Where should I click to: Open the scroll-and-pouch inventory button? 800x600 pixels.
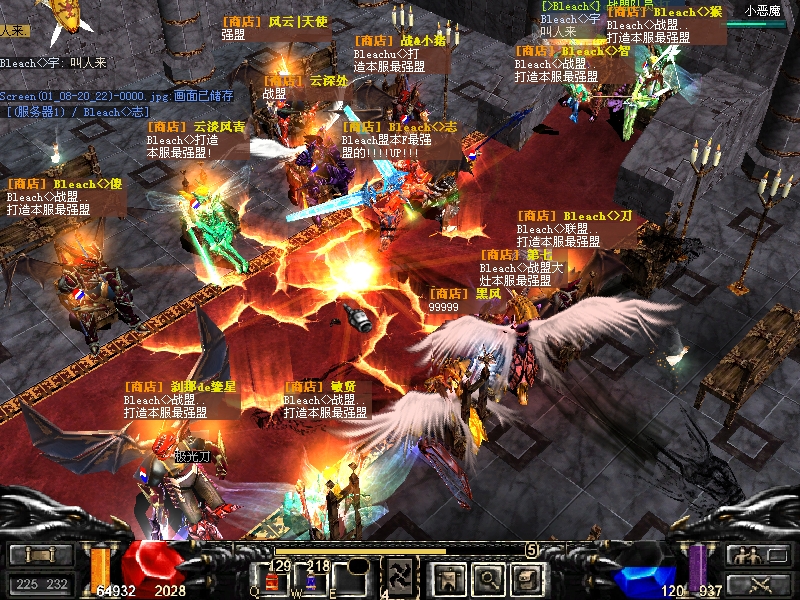pos(526,577)
